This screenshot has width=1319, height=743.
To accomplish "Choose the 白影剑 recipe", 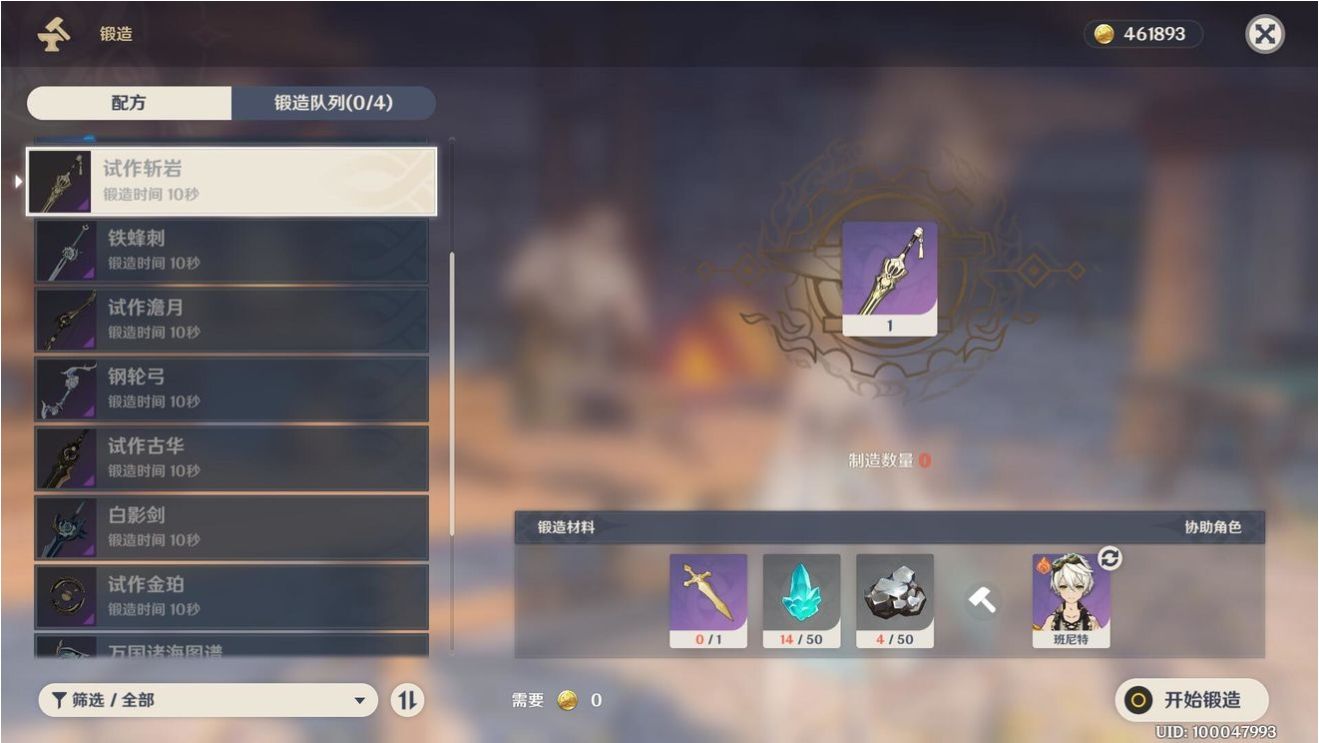I will [x=232, y=526].
